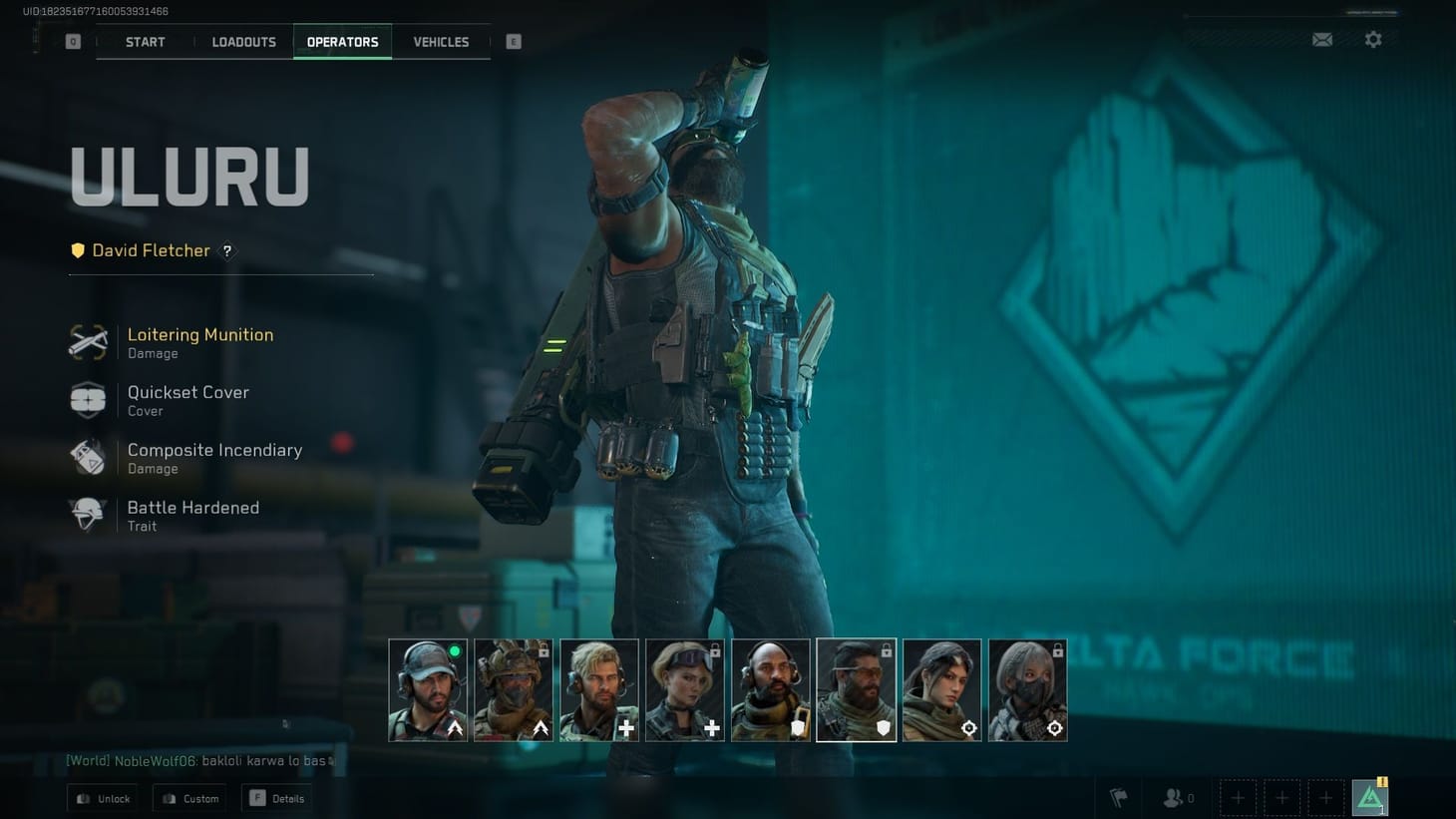The image size is (1456, 819).
Task: Select the Composite Incendiary ability icon
Action: pyautogui.click(x=88, y=457)
